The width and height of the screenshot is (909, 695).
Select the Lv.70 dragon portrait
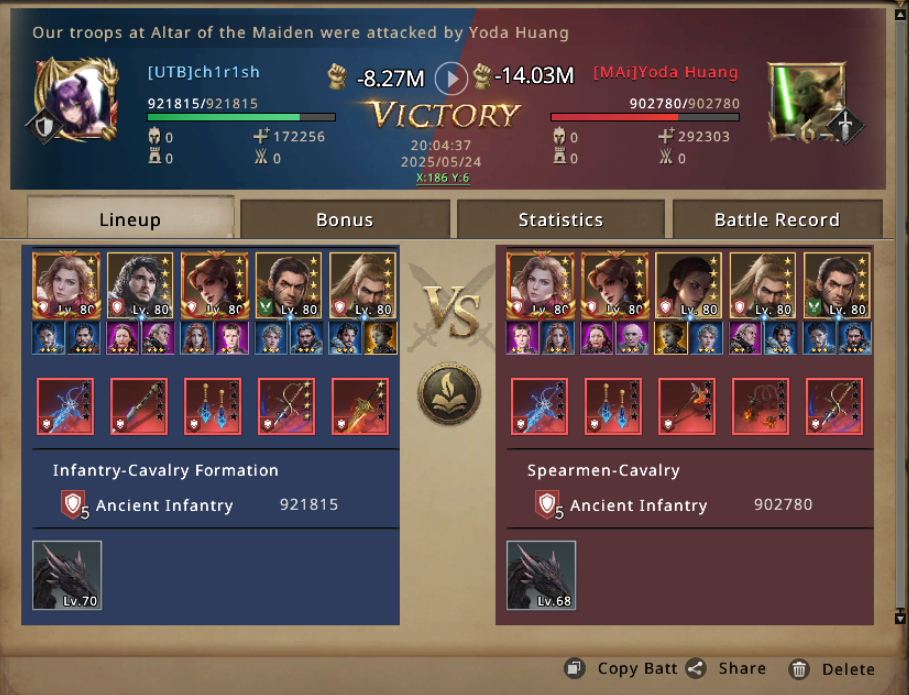click(x=67, y=575)
